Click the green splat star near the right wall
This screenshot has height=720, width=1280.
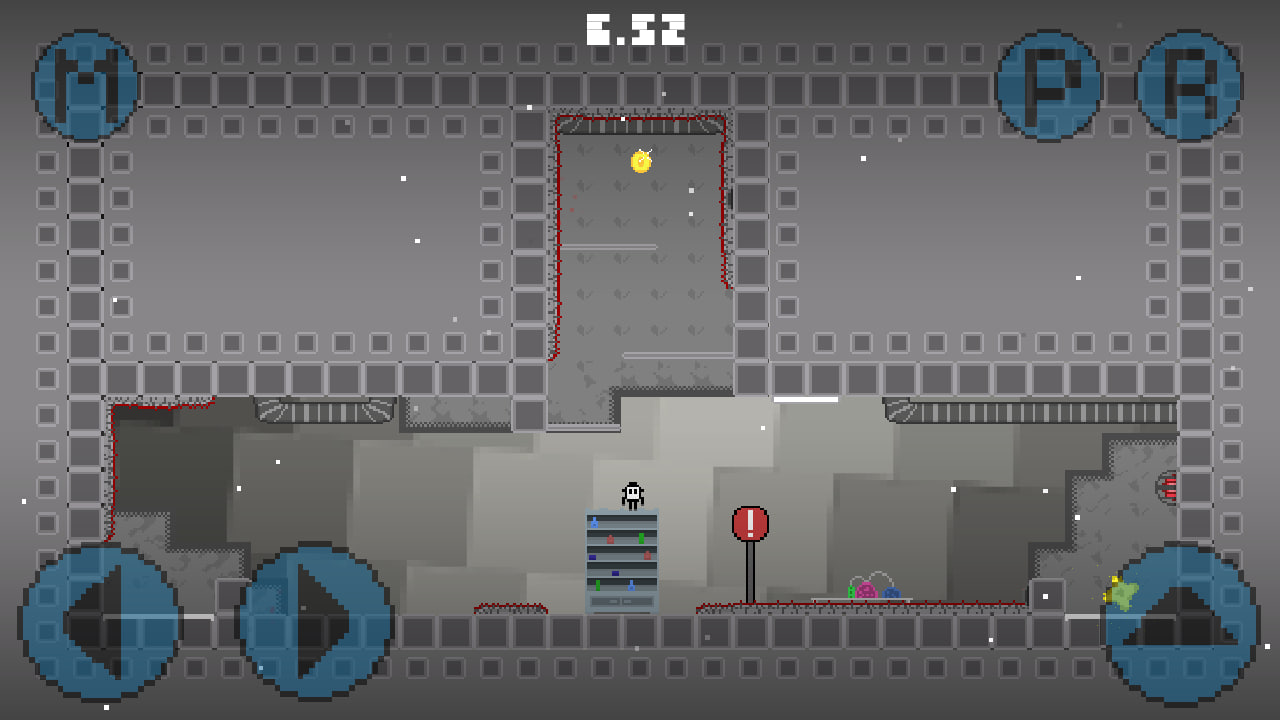(1122, 592)
